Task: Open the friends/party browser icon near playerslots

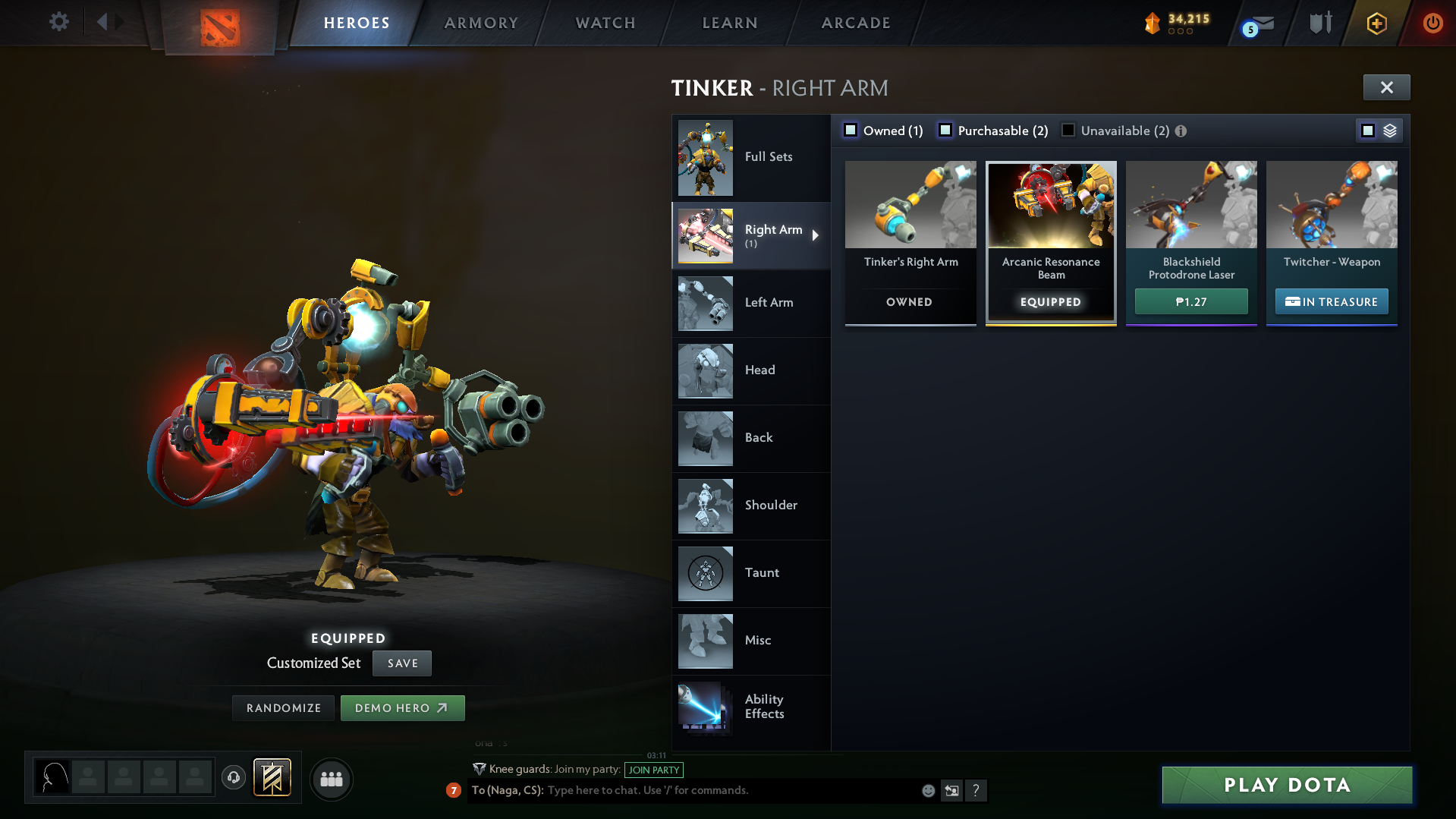Action: click(332, 779)
